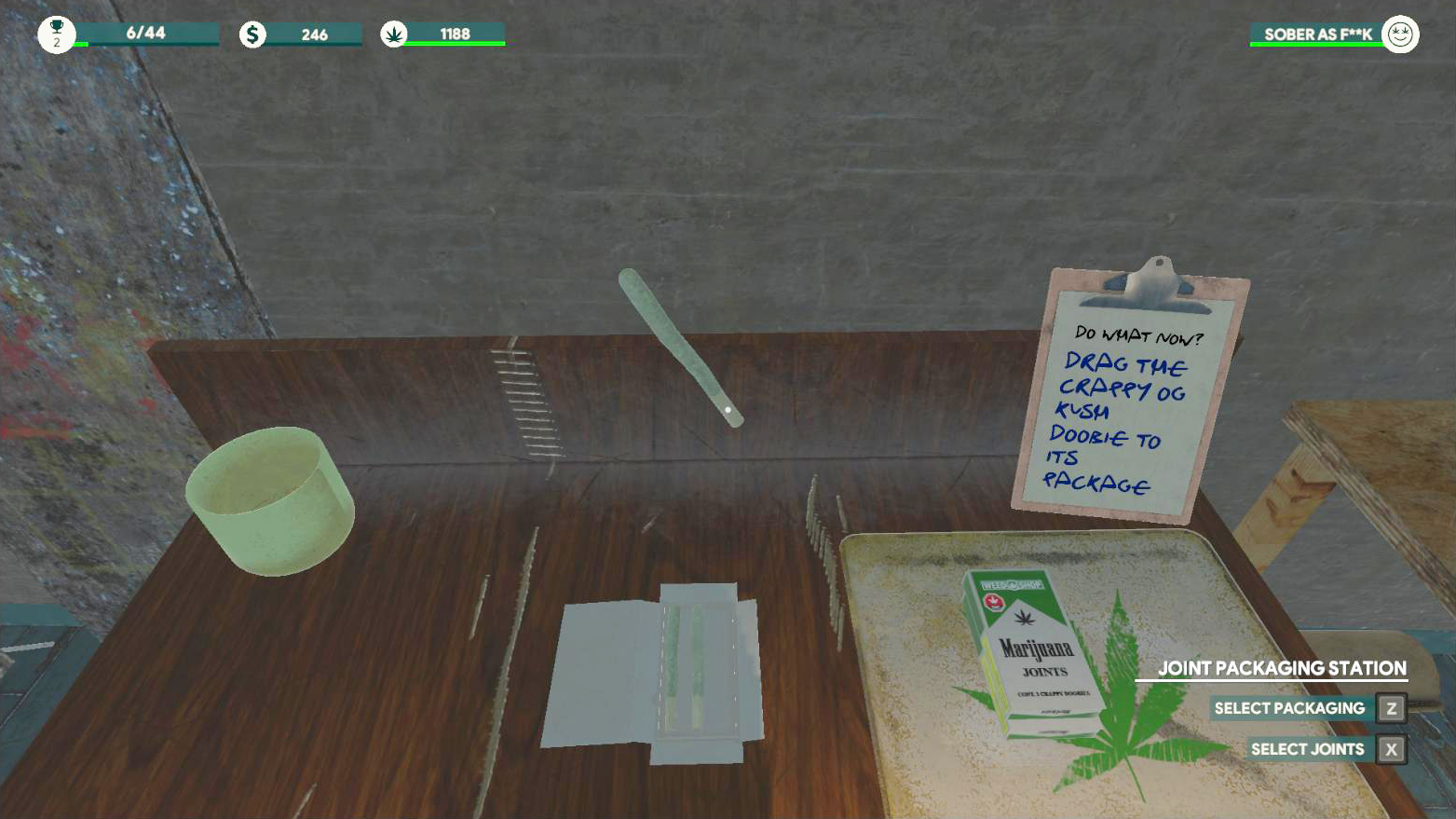
Task: Click the trophy level icon
Action: click(x=58, y=34)
